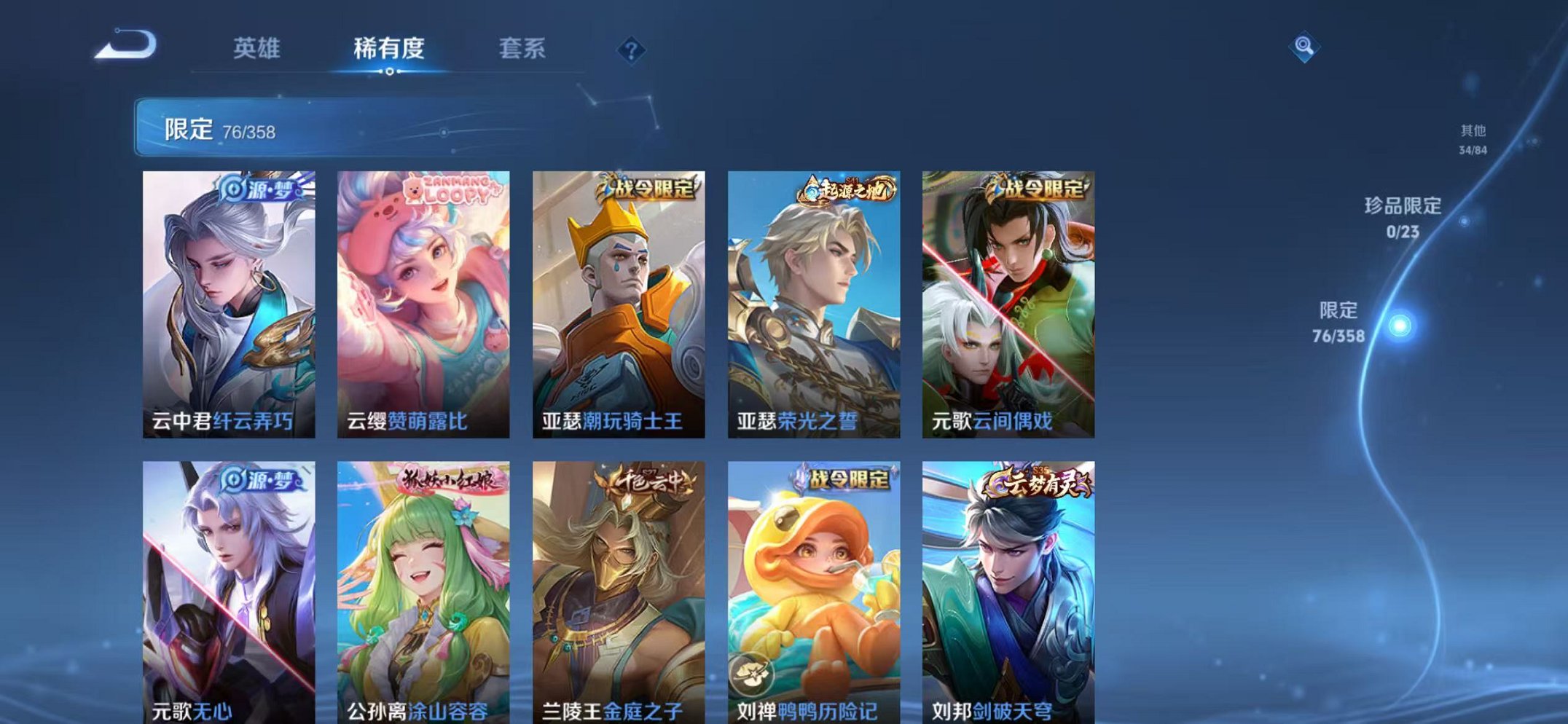Click the question mark help icon
1568x724 pixels.
pos(631,50)
